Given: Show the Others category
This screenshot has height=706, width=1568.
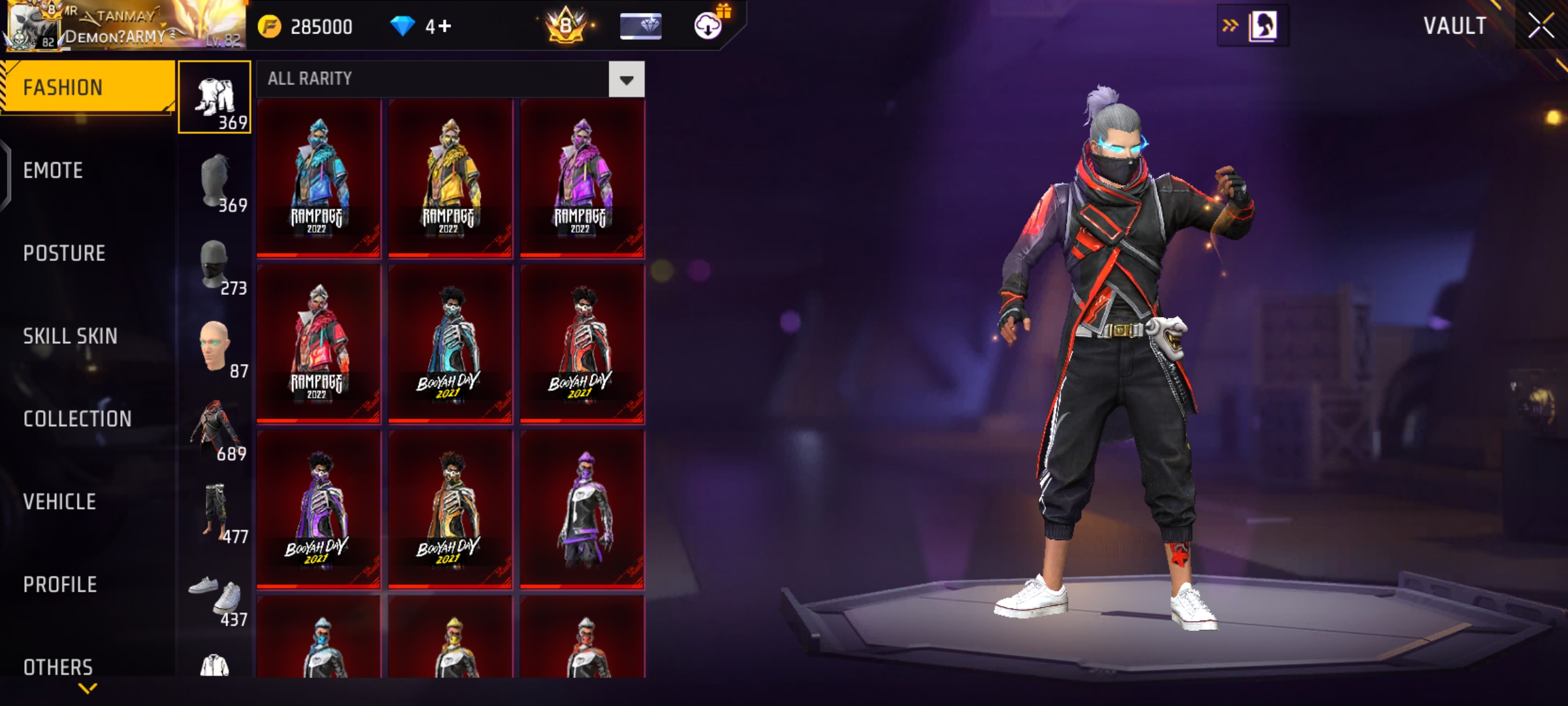Looking at the screenshot, I should tap(58, 667).
